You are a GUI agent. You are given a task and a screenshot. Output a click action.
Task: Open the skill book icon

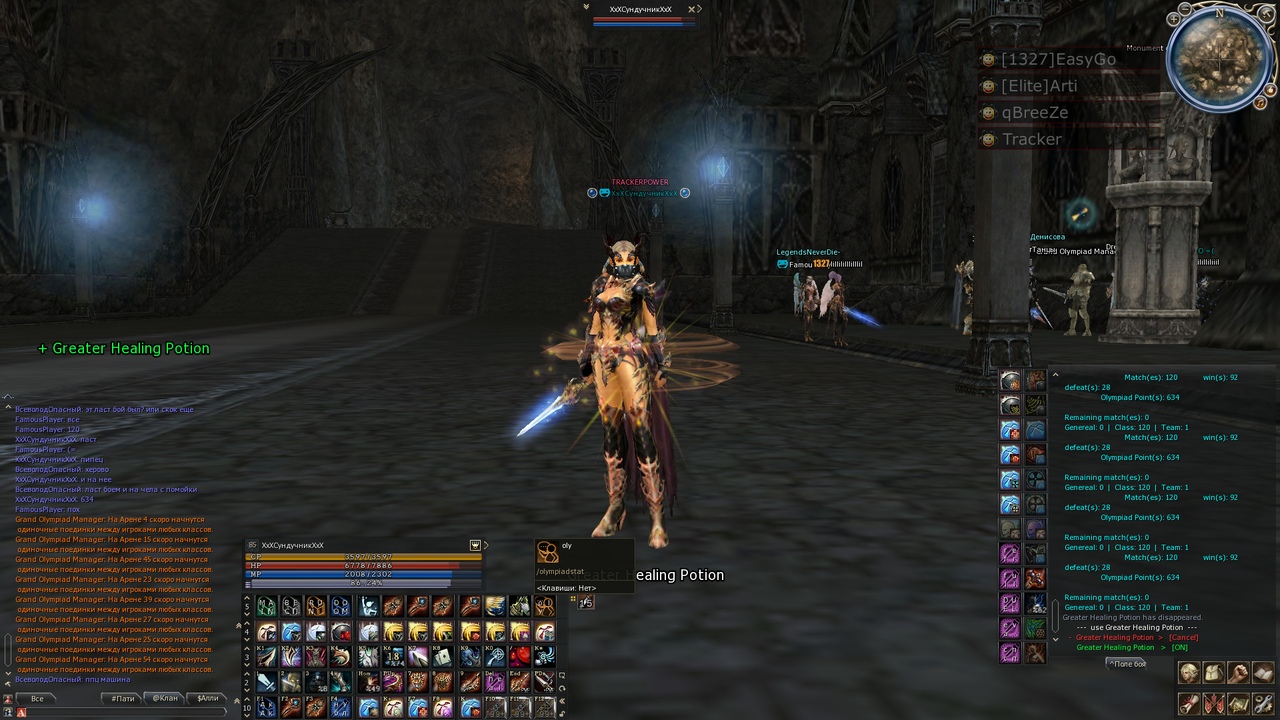coord(1263,673)
